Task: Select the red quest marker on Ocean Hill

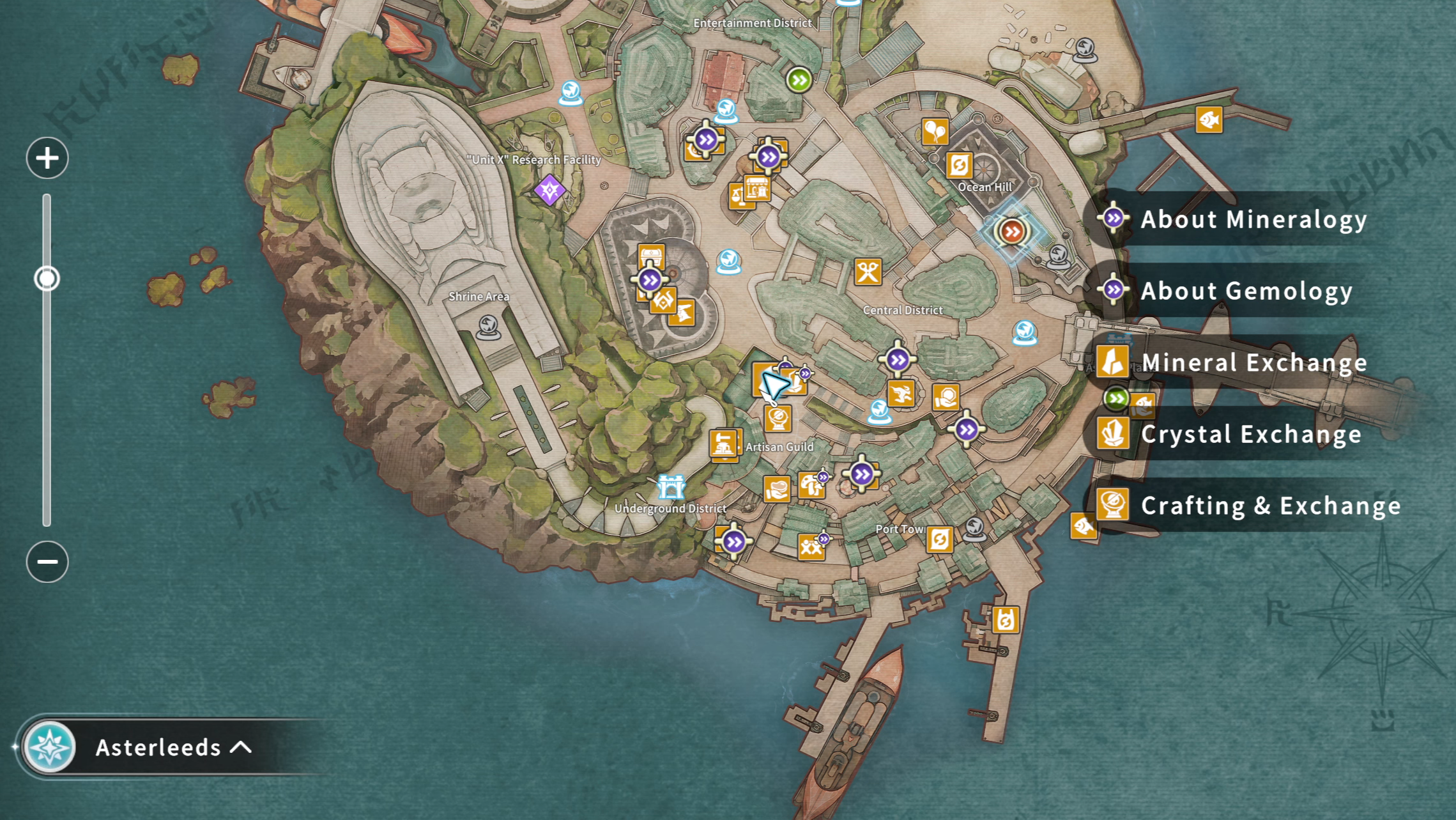Action: click(1012, 231)
